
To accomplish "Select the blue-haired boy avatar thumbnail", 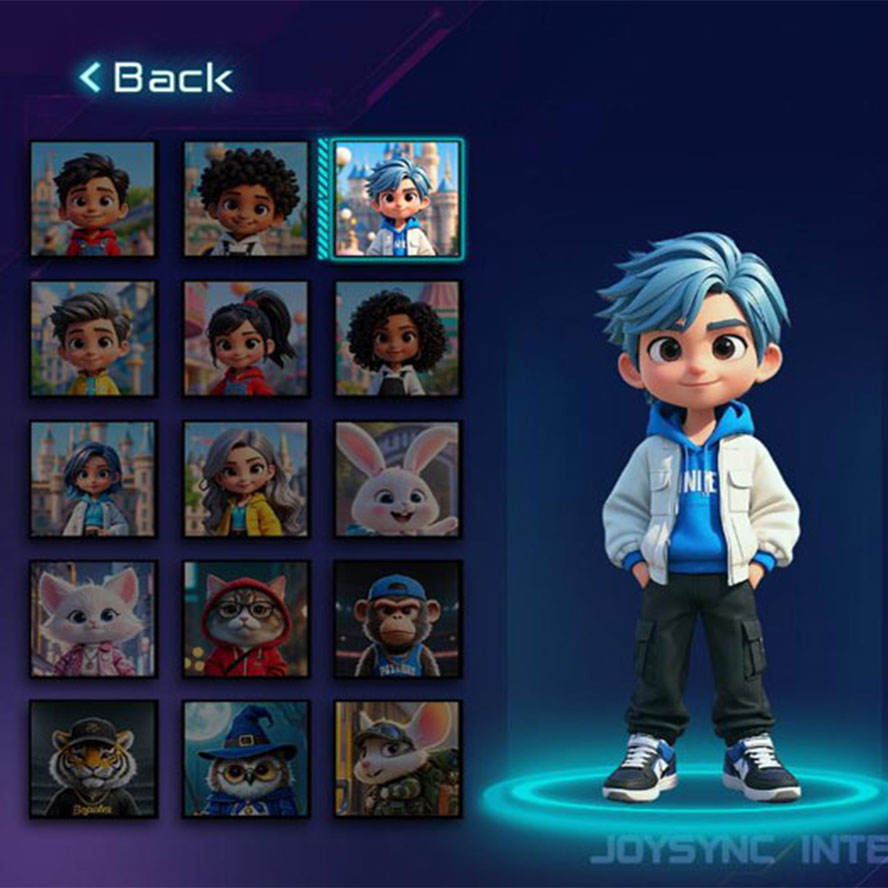I will [397, 199].
